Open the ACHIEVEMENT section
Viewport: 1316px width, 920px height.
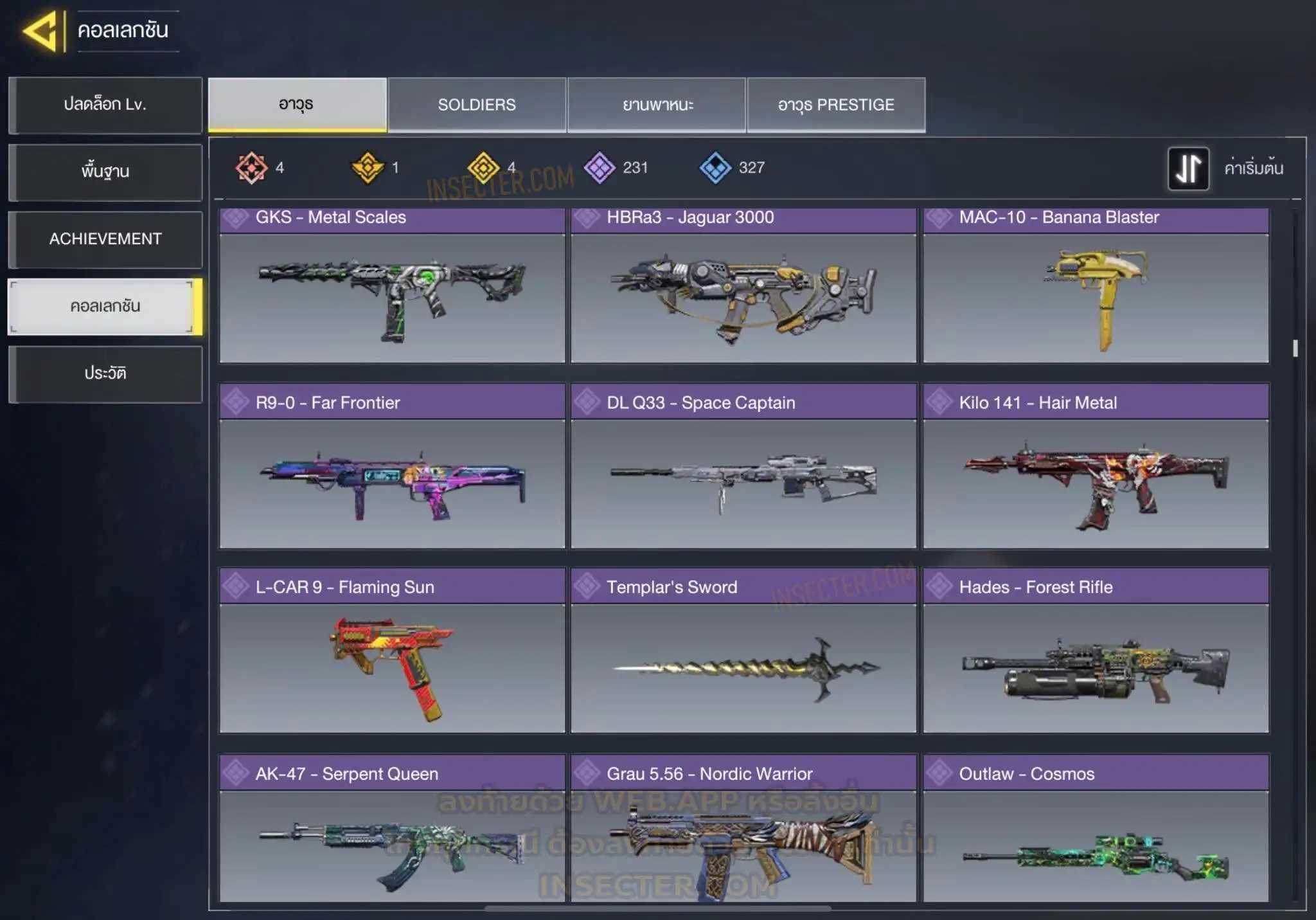click(x=105, y=239)
